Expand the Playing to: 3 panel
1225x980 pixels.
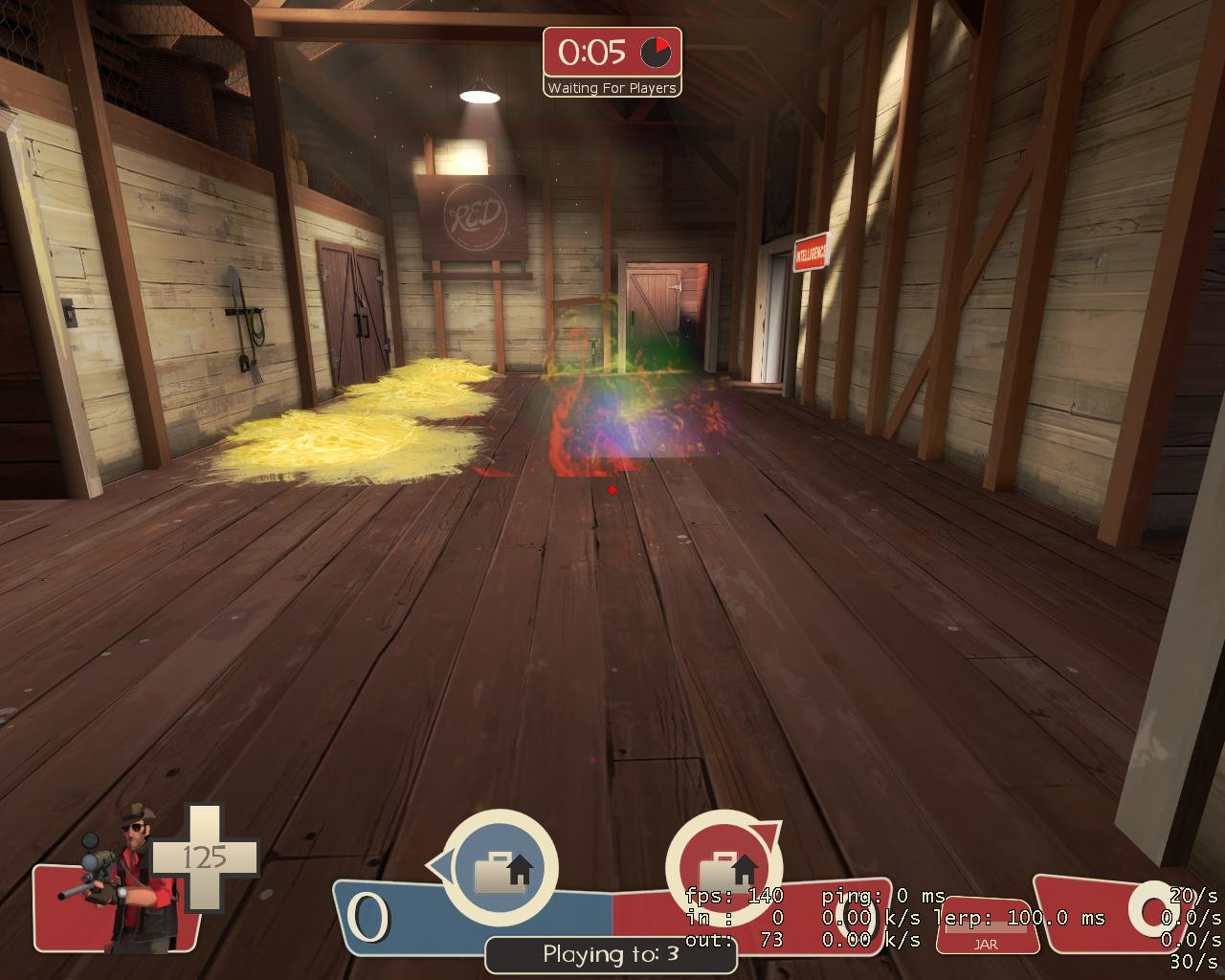click(611, 952)
